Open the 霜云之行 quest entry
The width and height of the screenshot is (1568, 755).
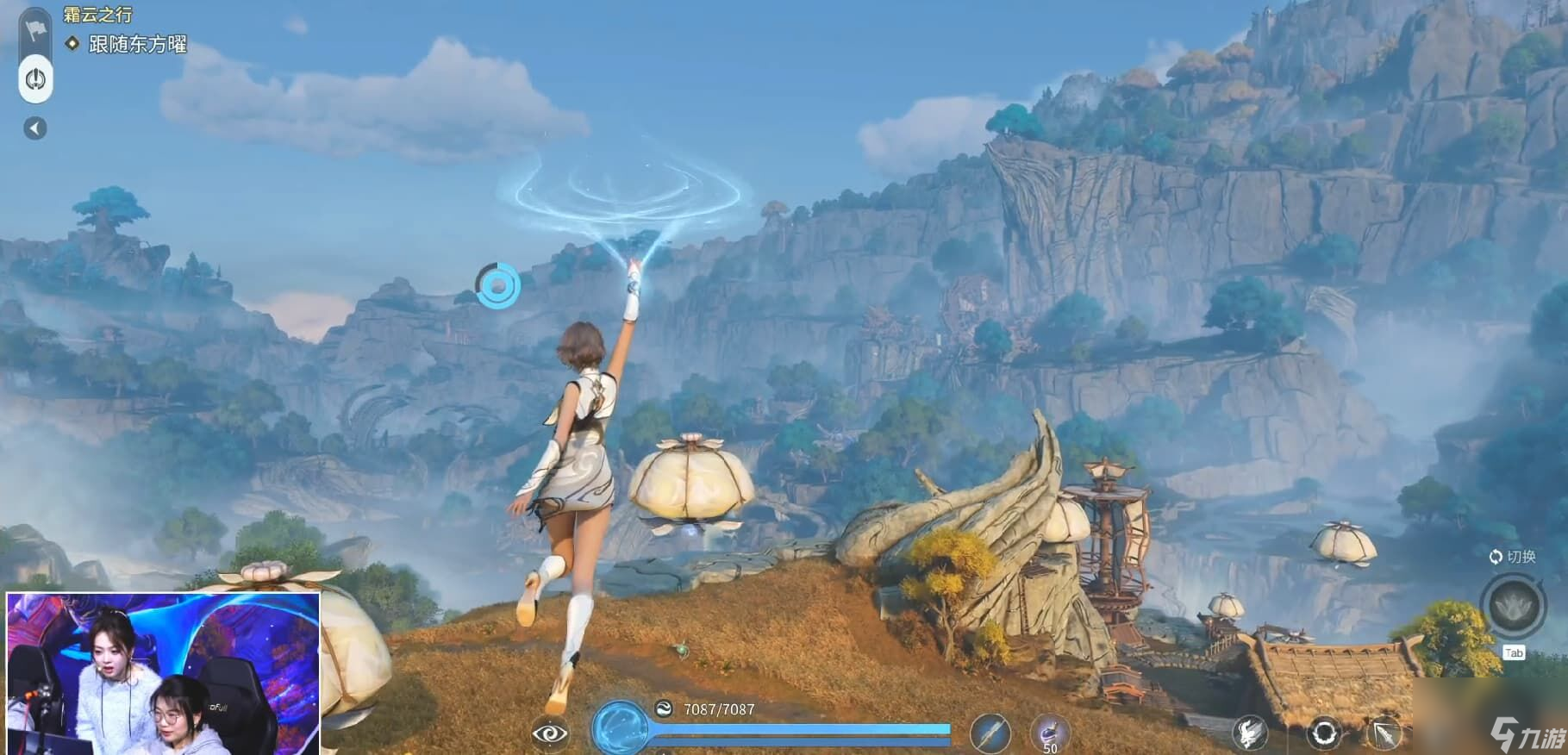(98, 15)
